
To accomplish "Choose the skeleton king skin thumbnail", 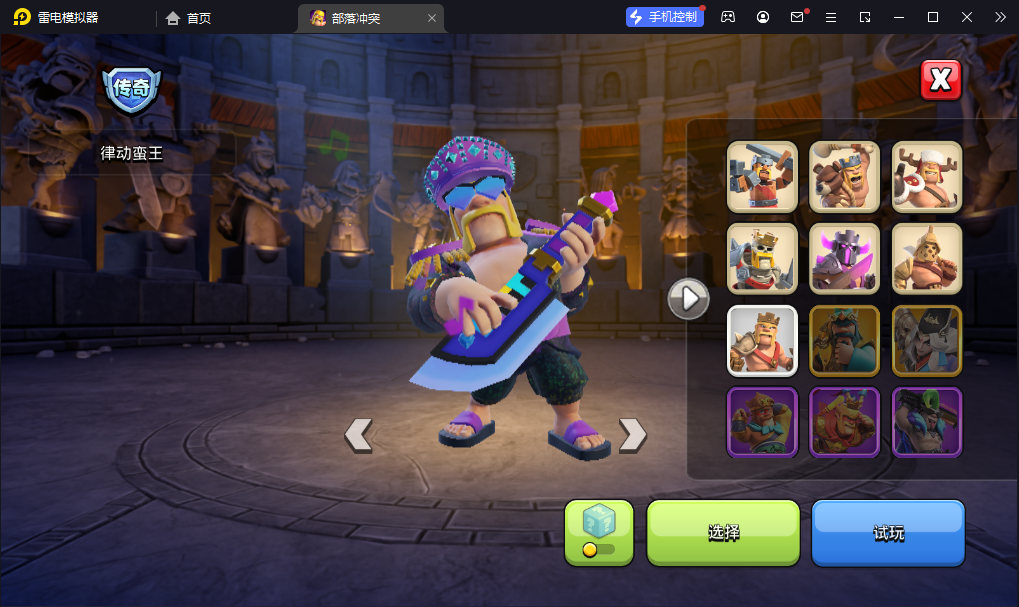I will click(762, 258).
